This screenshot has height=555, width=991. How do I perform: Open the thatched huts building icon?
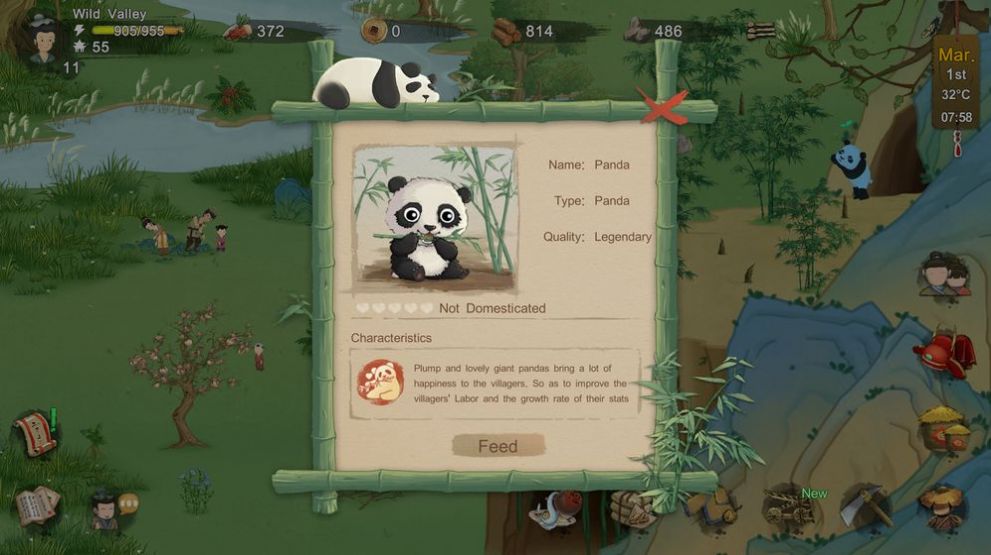pos(943,428)
